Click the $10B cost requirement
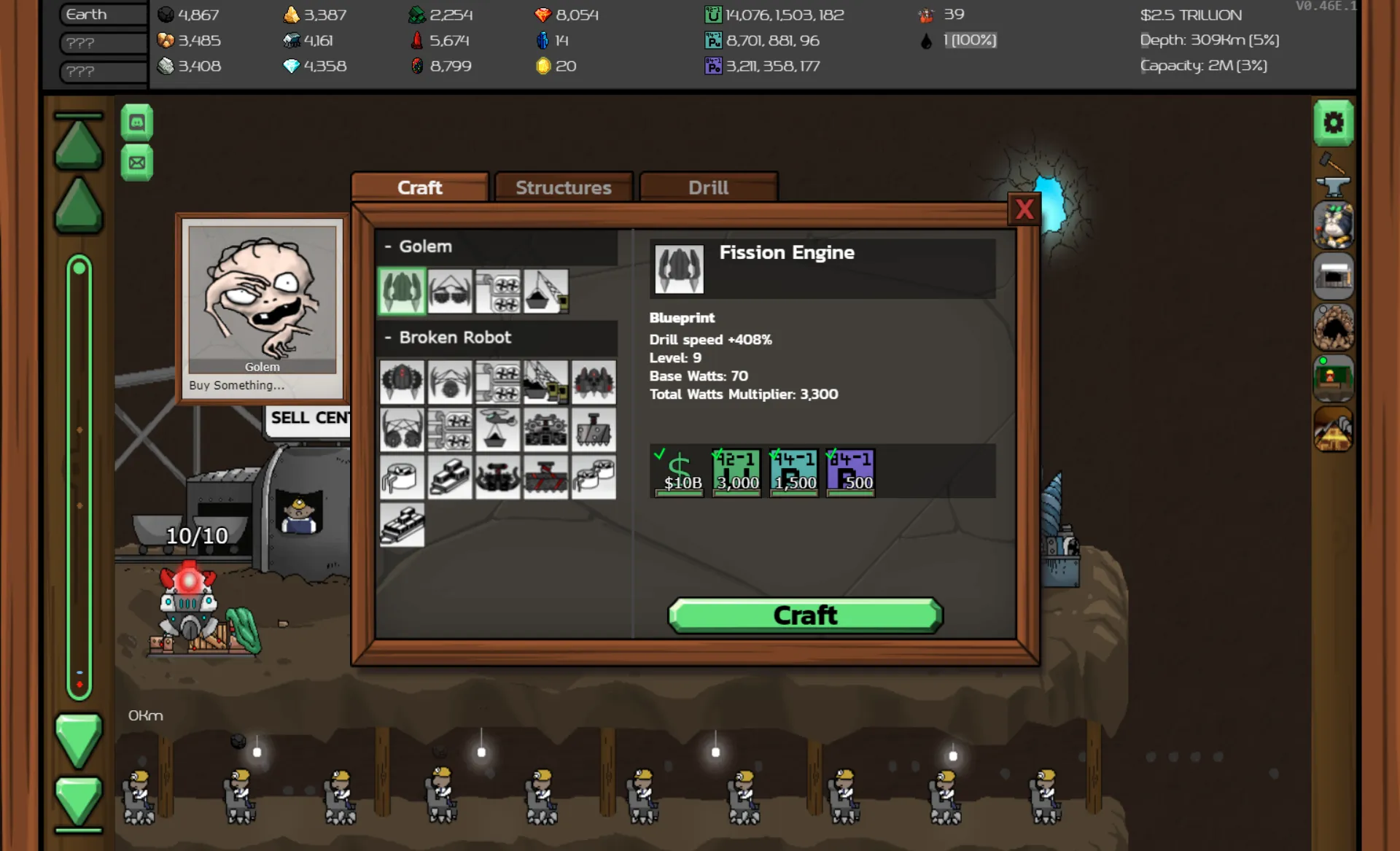Image resolution: width=1400 pixels, height=851 pixels. coord(679,472)
